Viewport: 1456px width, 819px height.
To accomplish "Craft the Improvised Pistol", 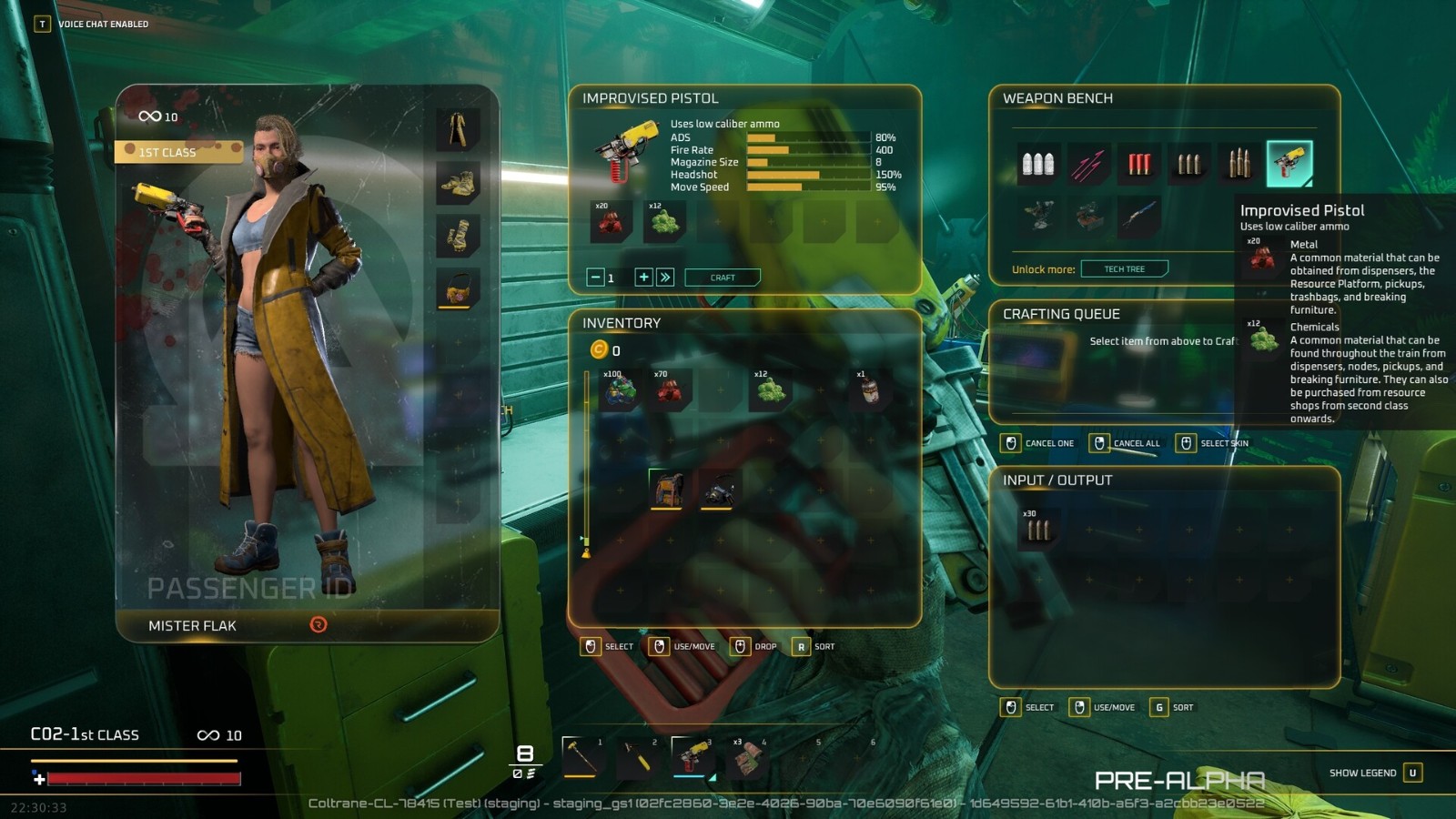I will pyautogui.click(x=723, y=278).
